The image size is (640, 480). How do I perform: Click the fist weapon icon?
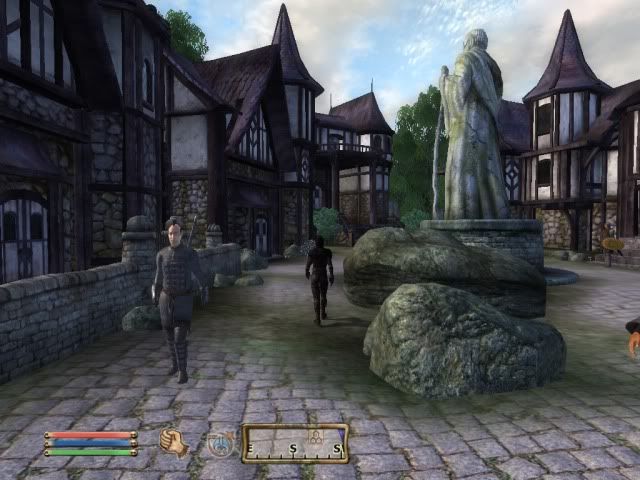(175, 442)
